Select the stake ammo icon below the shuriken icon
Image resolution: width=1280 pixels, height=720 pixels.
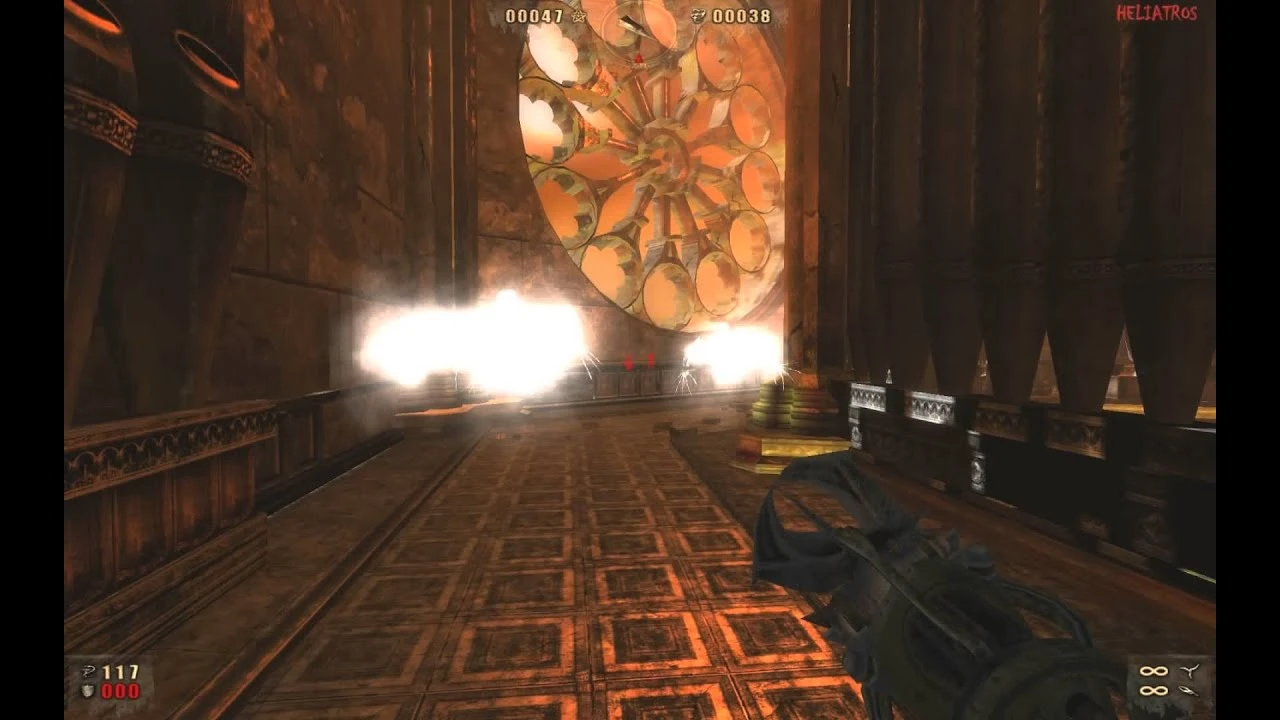pyautogui.click(x=1188, y=691)
